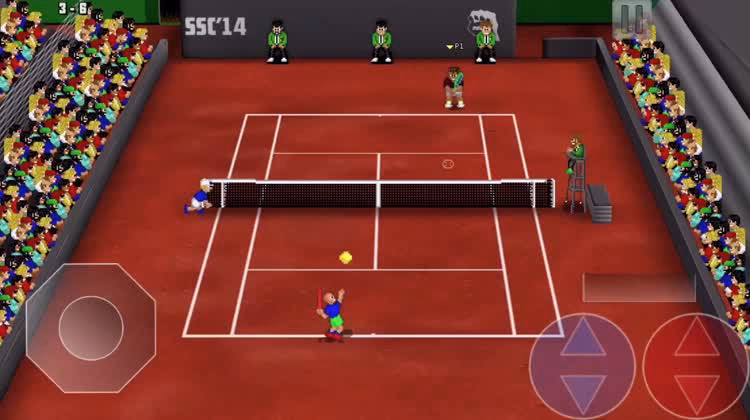Hit the blue double-arrow shot button
Viewport: 750px width, 420px height.
(582, 365)
